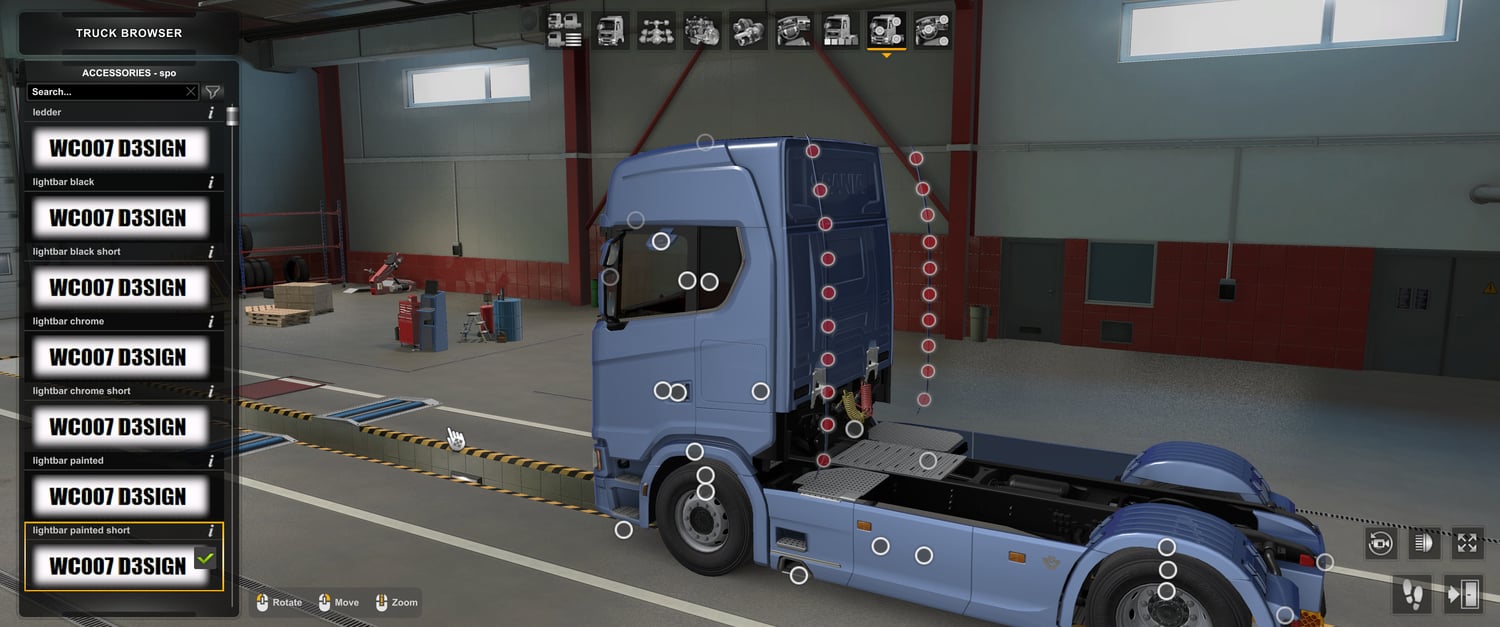Exit the workshop via the door icon
Viewport: 1500px width, 627px height.
[x=1464, y=594]
